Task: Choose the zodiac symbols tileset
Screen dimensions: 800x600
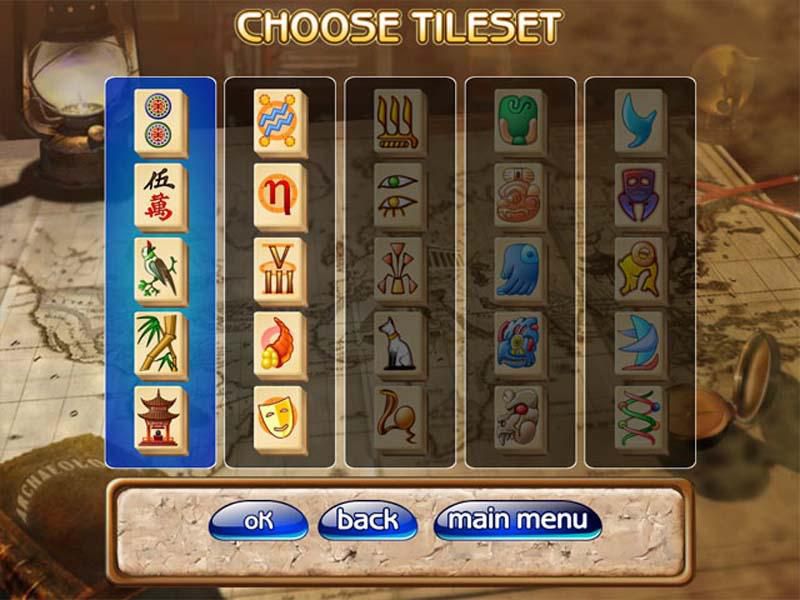Action: tap(280, 272)
